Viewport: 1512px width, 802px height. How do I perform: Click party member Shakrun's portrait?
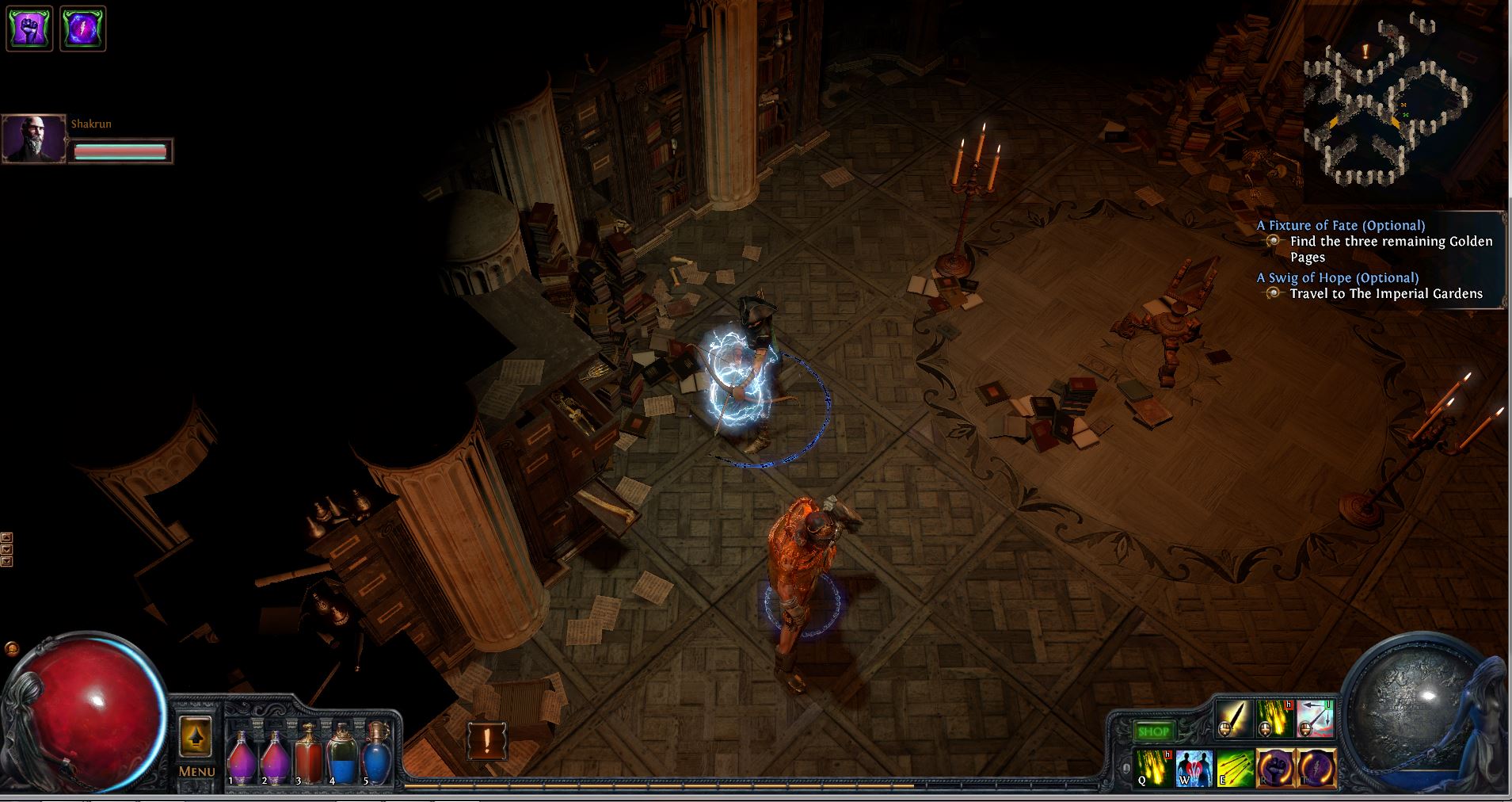tap(34, 139)
